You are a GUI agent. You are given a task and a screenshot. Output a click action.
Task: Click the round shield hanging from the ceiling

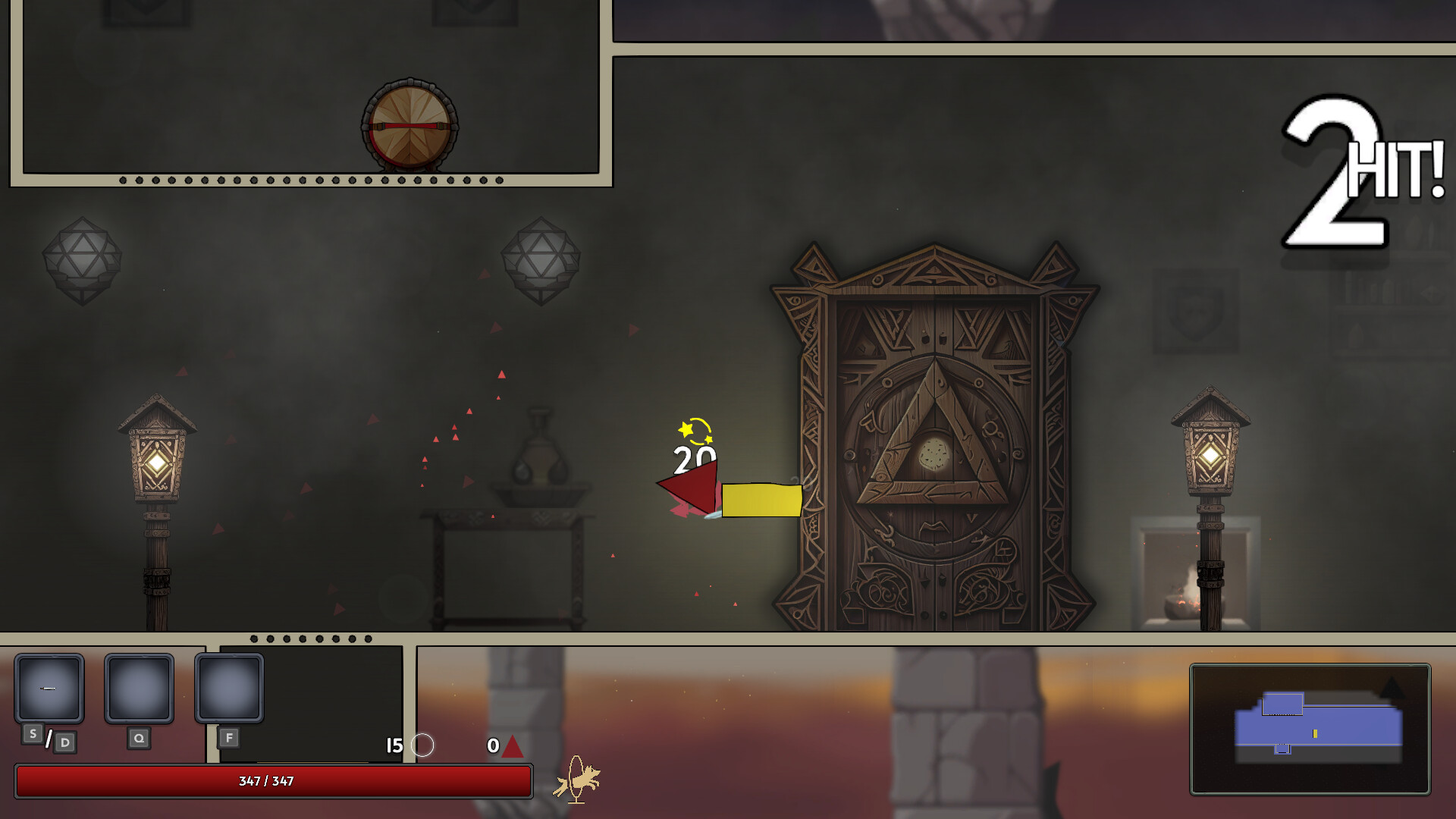tap(410, 127)
